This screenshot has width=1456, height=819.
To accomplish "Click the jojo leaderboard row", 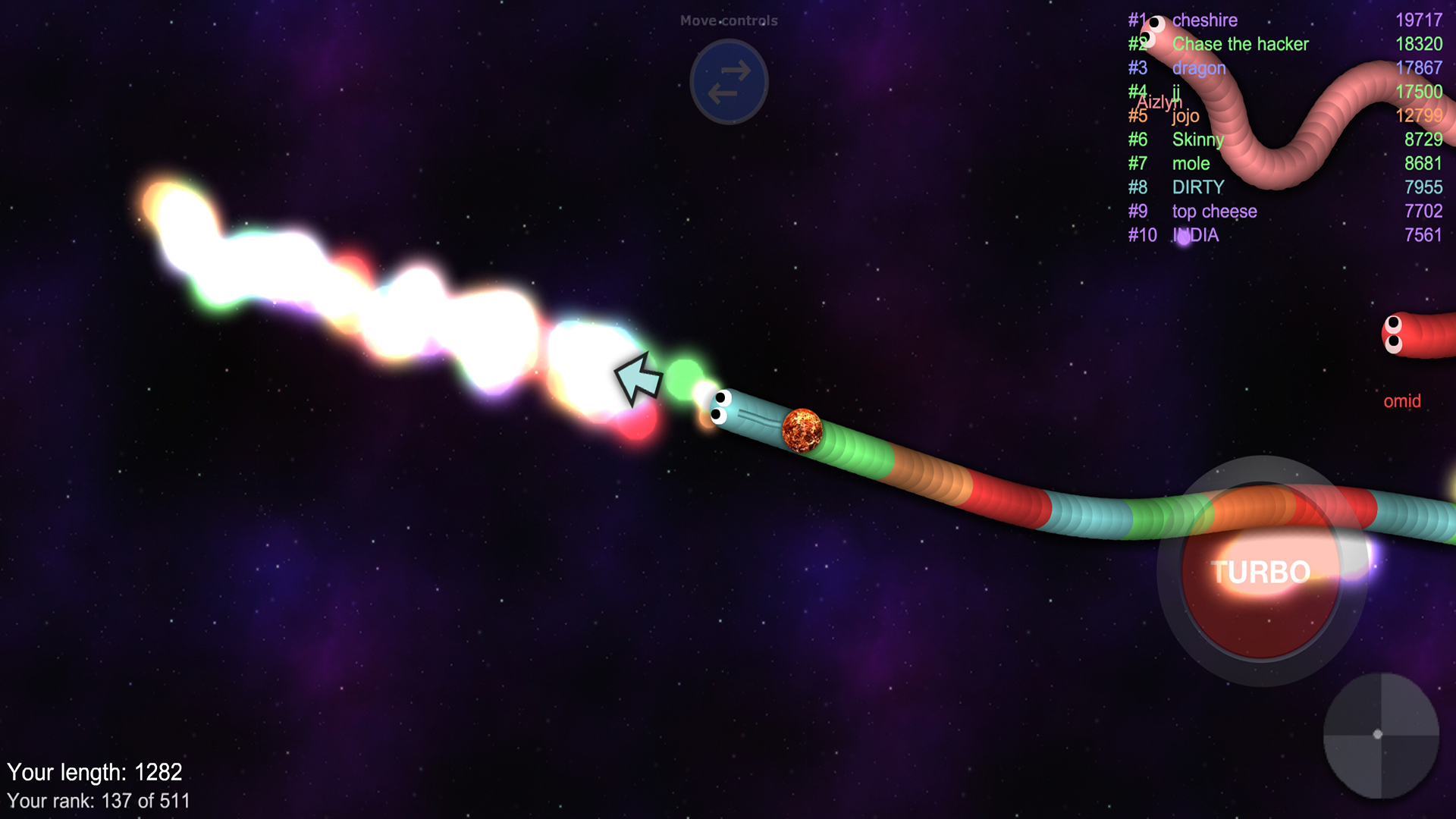I will [1185, 116].
